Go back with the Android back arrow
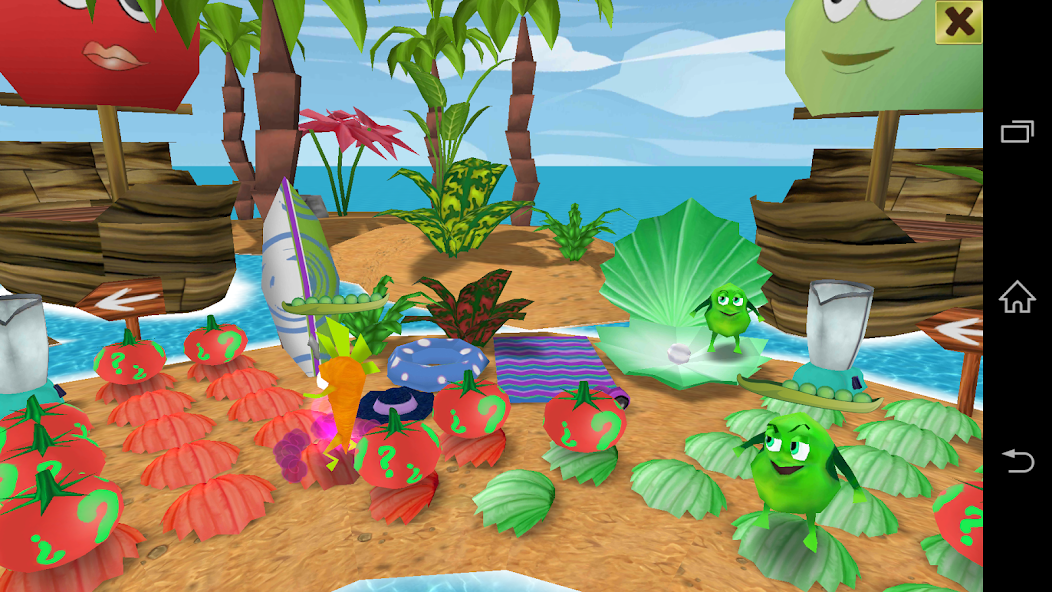Viewport: 1052px width, 592px height. tap(1017, 460)
